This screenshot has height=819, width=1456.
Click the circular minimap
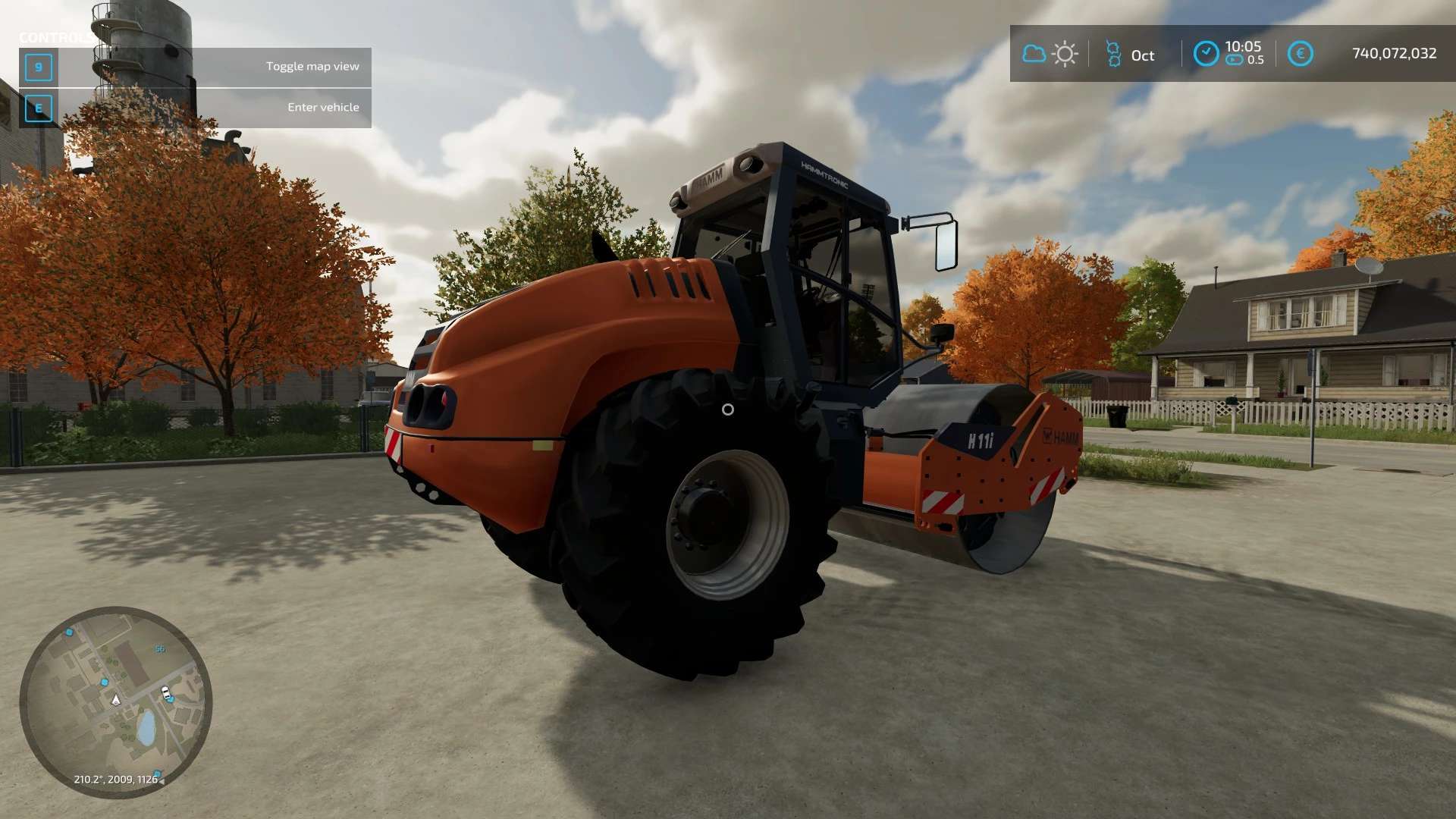pos(116,701)
